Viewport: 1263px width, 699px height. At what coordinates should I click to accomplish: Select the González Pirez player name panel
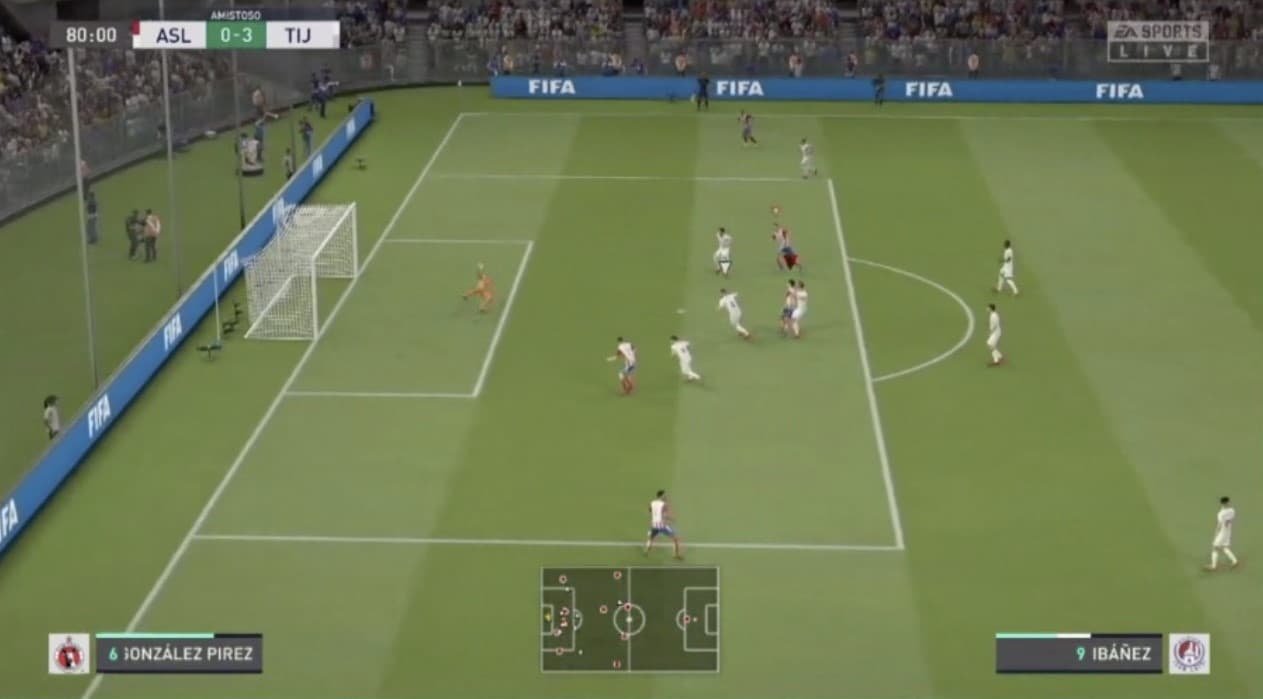pos(179,654)
